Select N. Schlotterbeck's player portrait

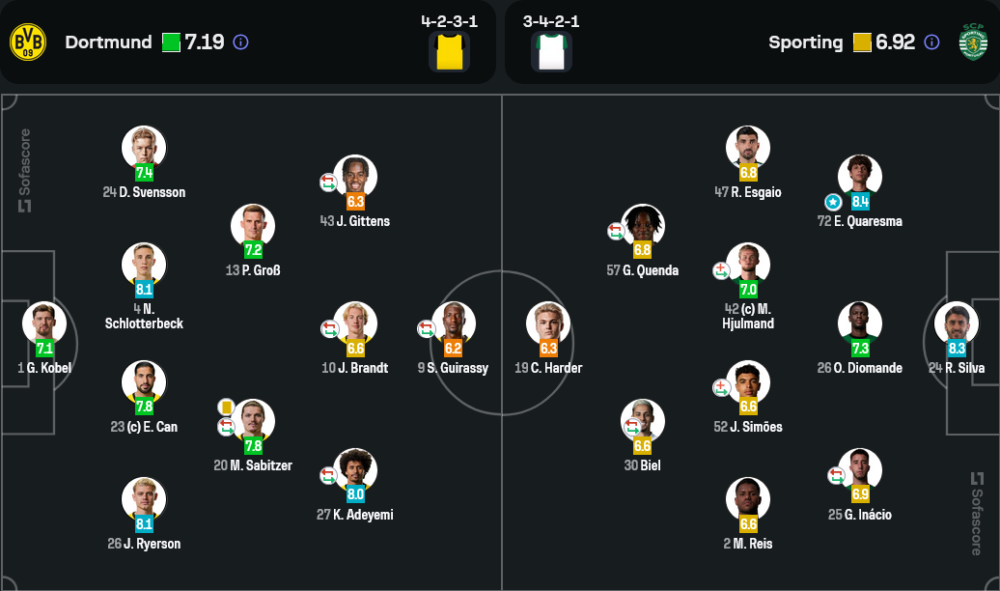tap(144, 264)
